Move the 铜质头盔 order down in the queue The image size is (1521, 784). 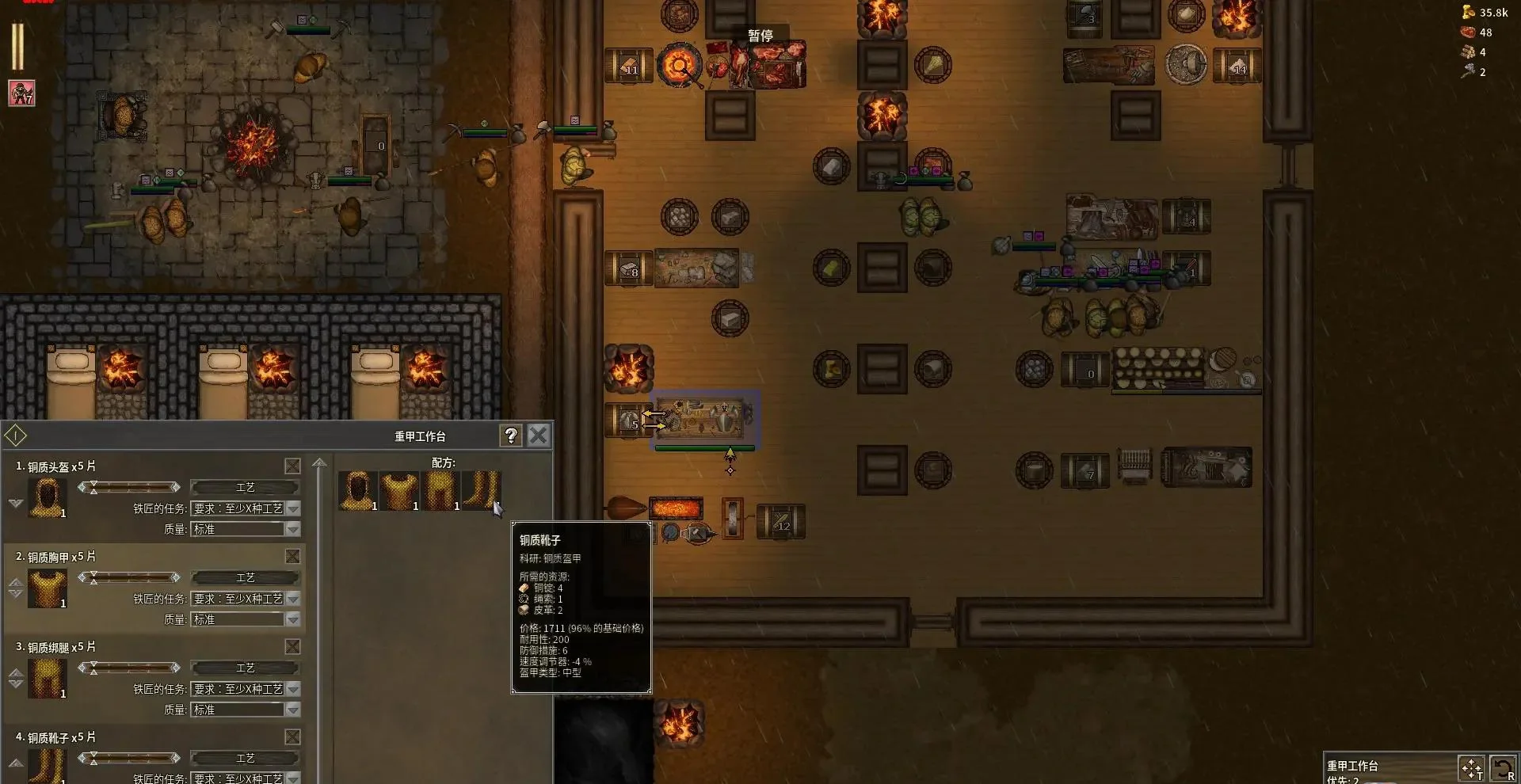(16, 504)
